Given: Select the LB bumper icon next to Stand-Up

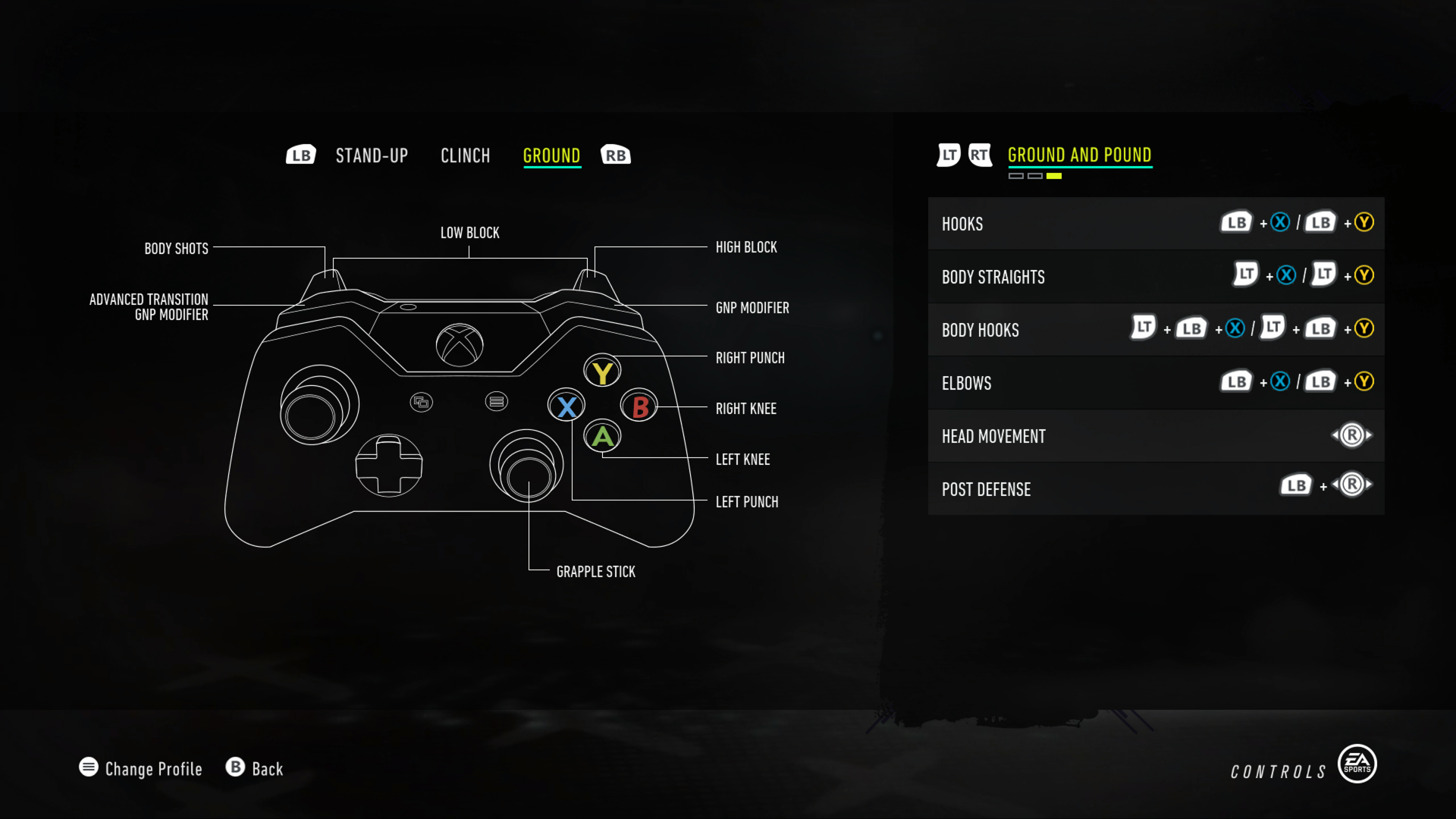Looking at the screenshot, I should (x=300, y=154).
